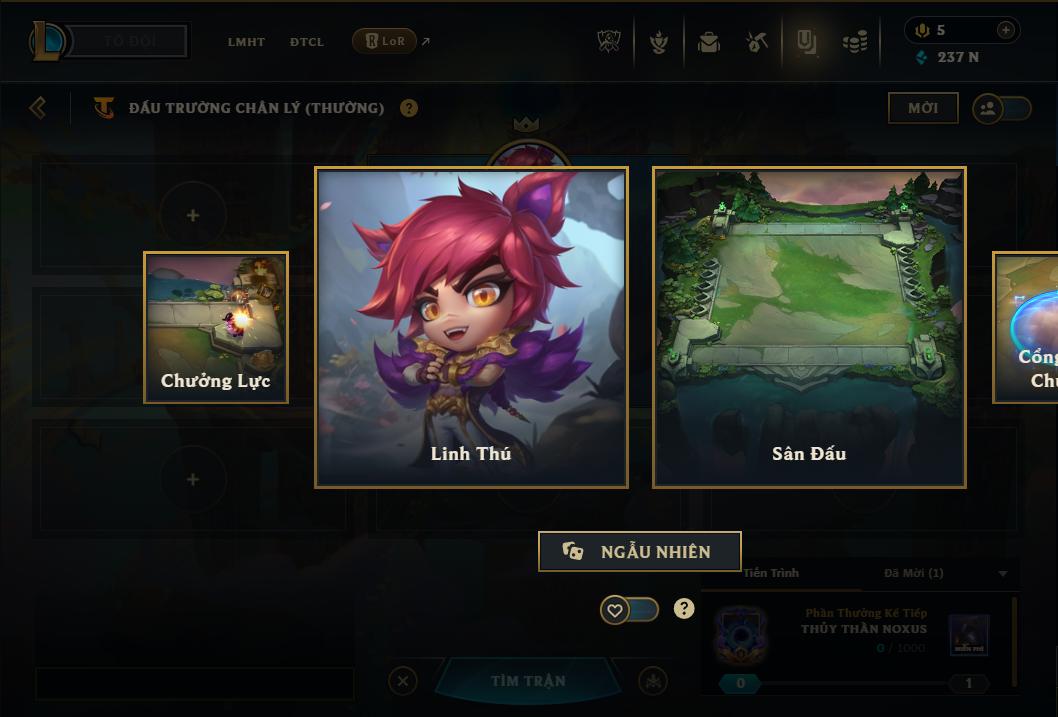Cancel lobby with the X button
The image size is (1058, 717).
(402, 681)
